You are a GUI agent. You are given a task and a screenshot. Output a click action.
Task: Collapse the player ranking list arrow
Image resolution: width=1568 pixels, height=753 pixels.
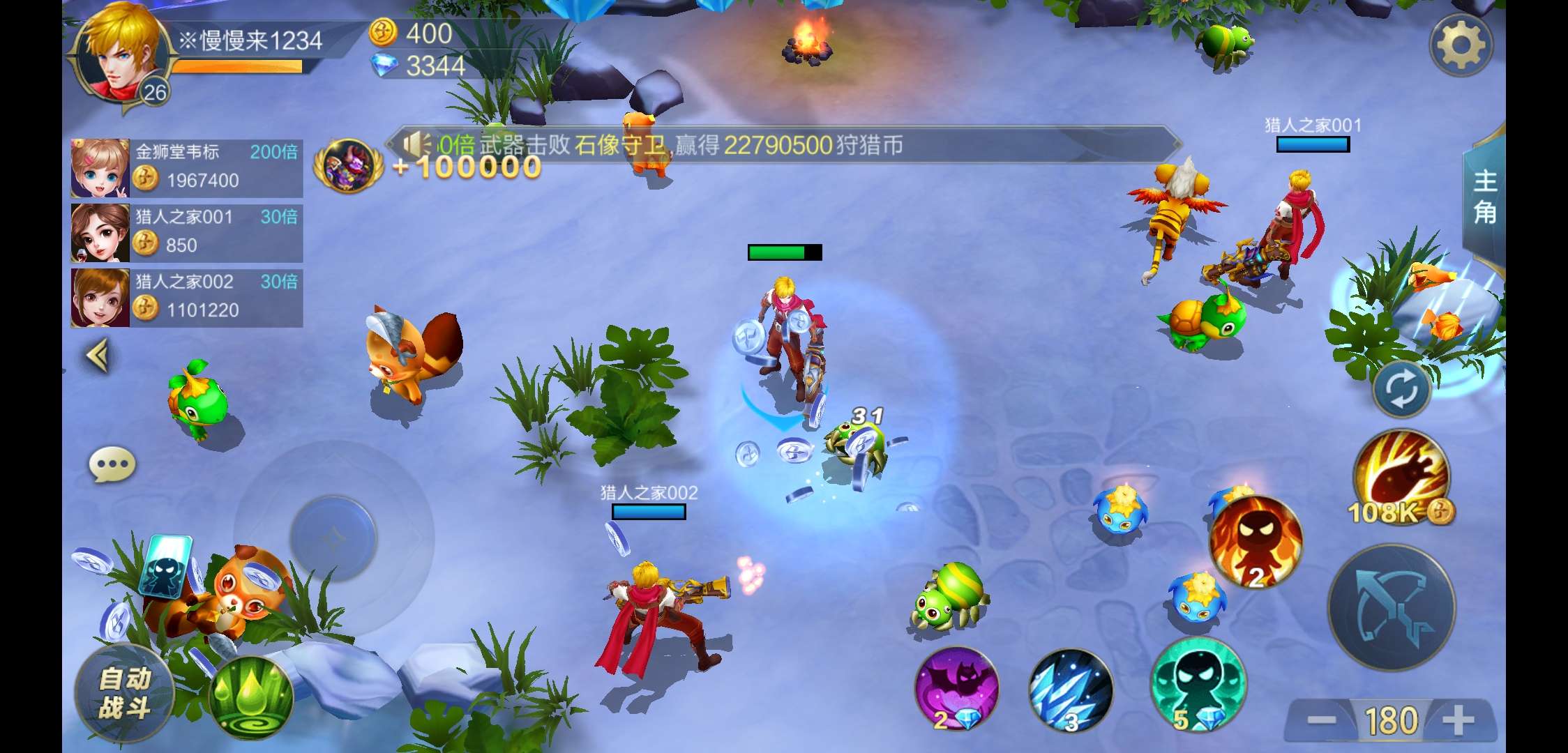coord(98,356)
